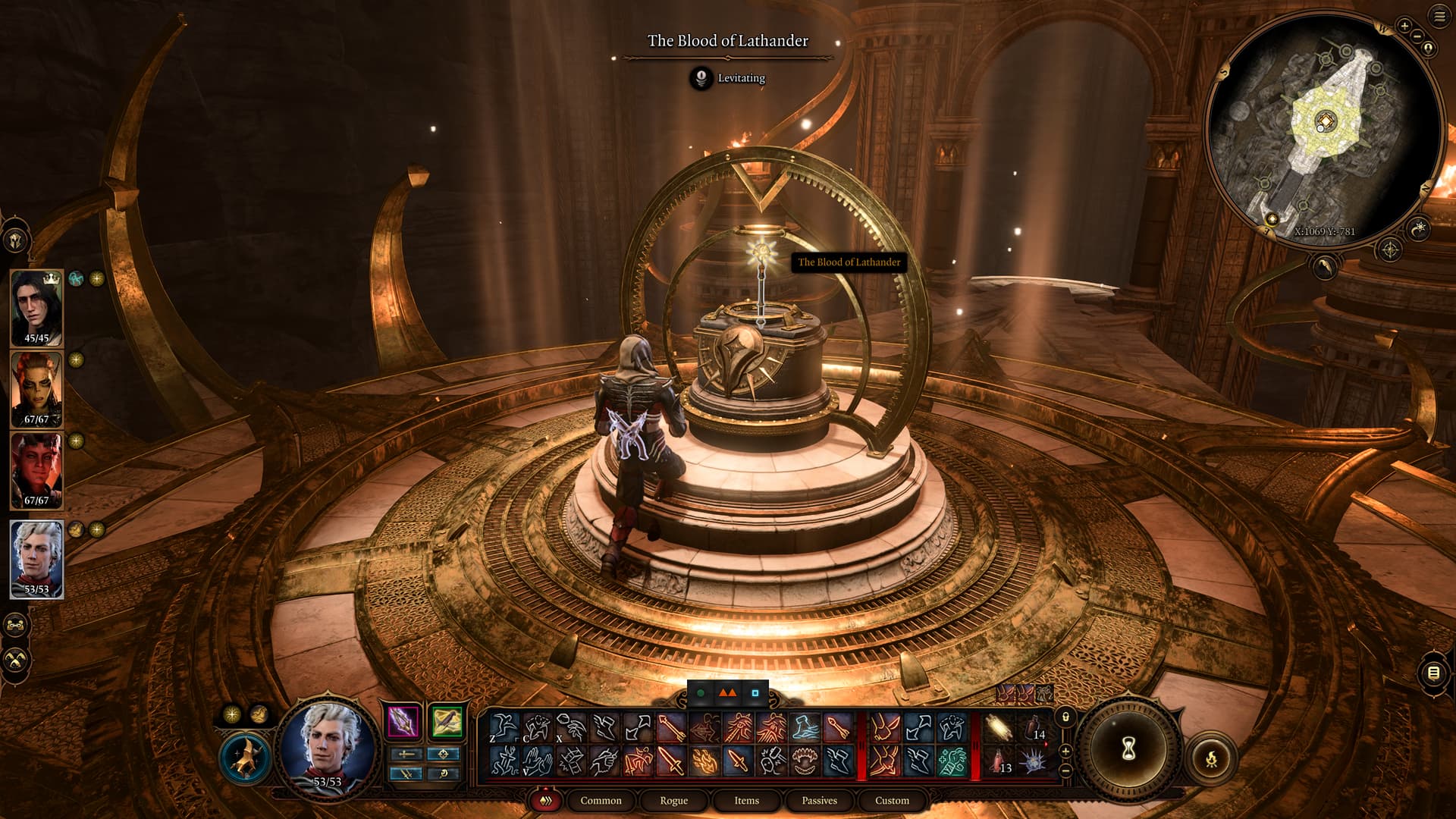Toggle the hotbar lock padlock icon
The image size is (1456, 819).
coord(1065,717)
